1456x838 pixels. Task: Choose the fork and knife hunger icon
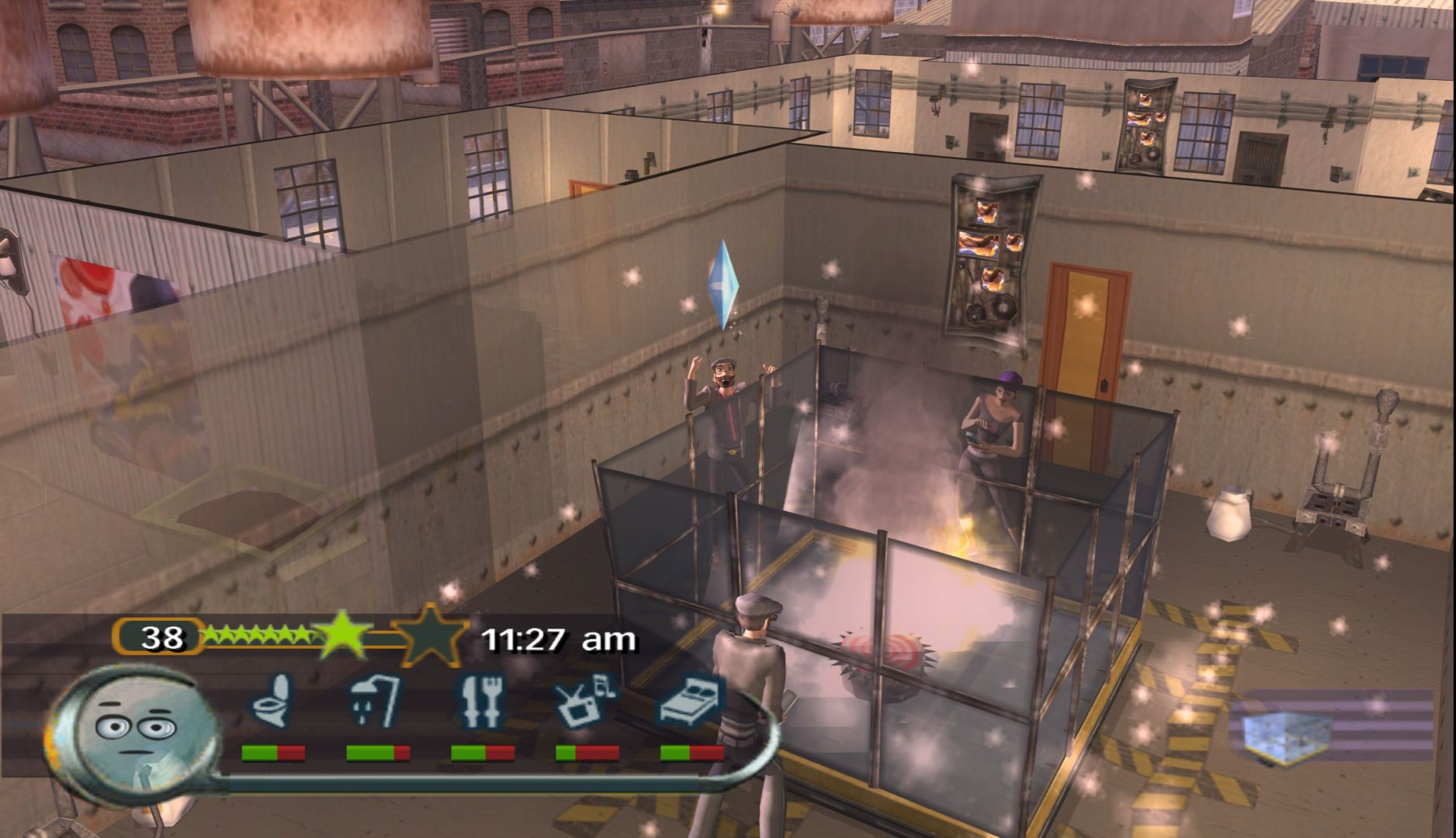481,700
